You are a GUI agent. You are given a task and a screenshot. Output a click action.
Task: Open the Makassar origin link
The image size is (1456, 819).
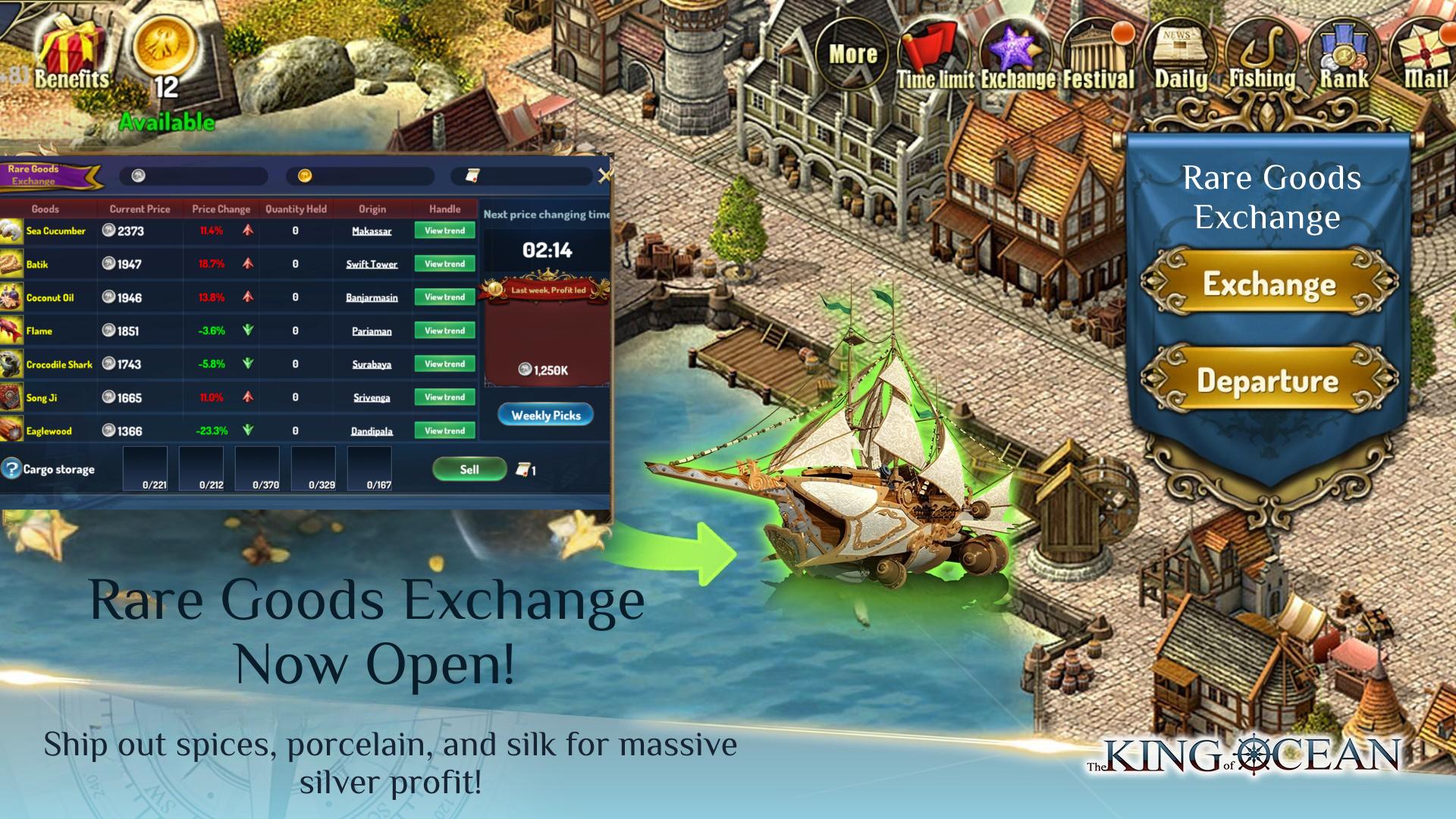pyautogui.click(x=372, y=231)
